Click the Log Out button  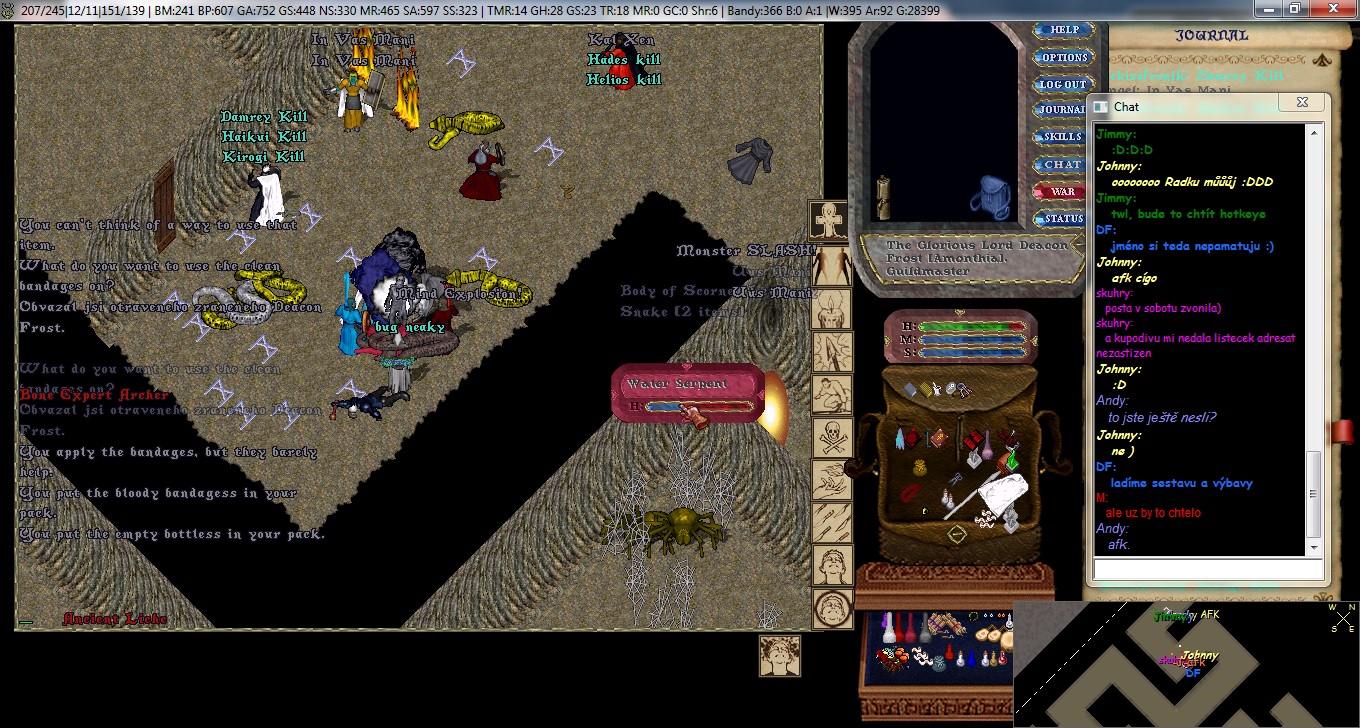(x=1062, y=84)
